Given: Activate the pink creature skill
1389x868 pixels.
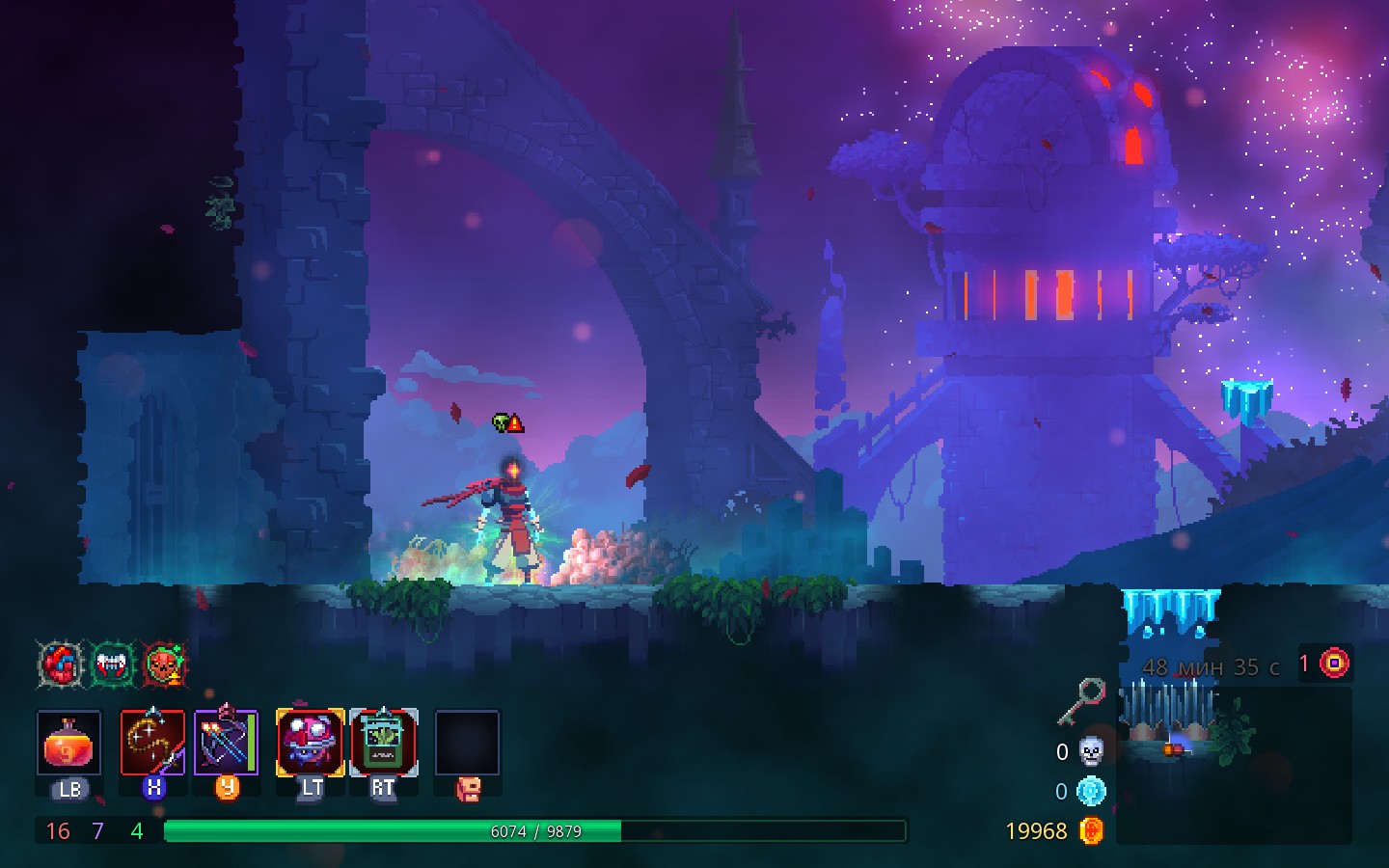Looking at the screenshot, I should (311, 743).
